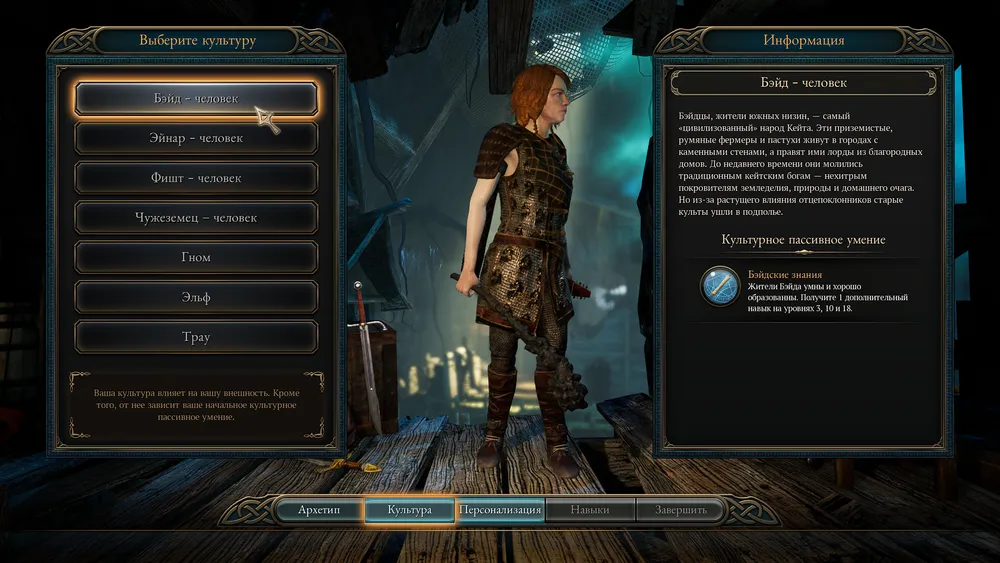Click the Завершить button
Viewport: 1000px width, 563px height.
(x=681, y=510)
